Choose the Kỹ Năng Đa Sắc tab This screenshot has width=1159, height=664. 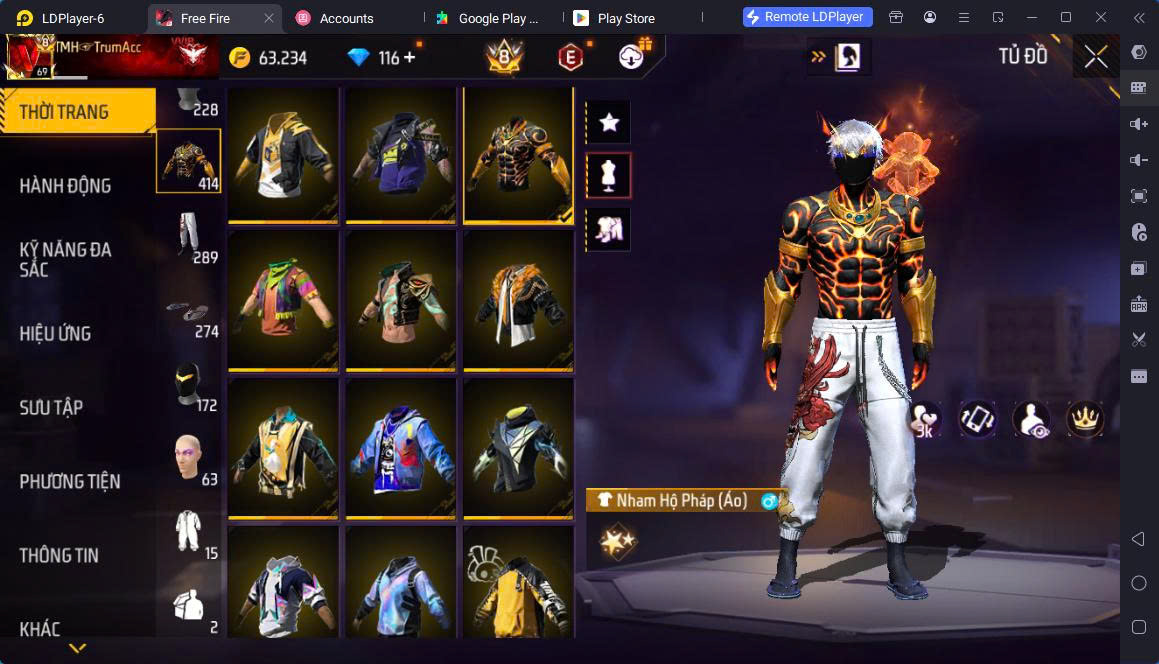[x=66, y=259]
